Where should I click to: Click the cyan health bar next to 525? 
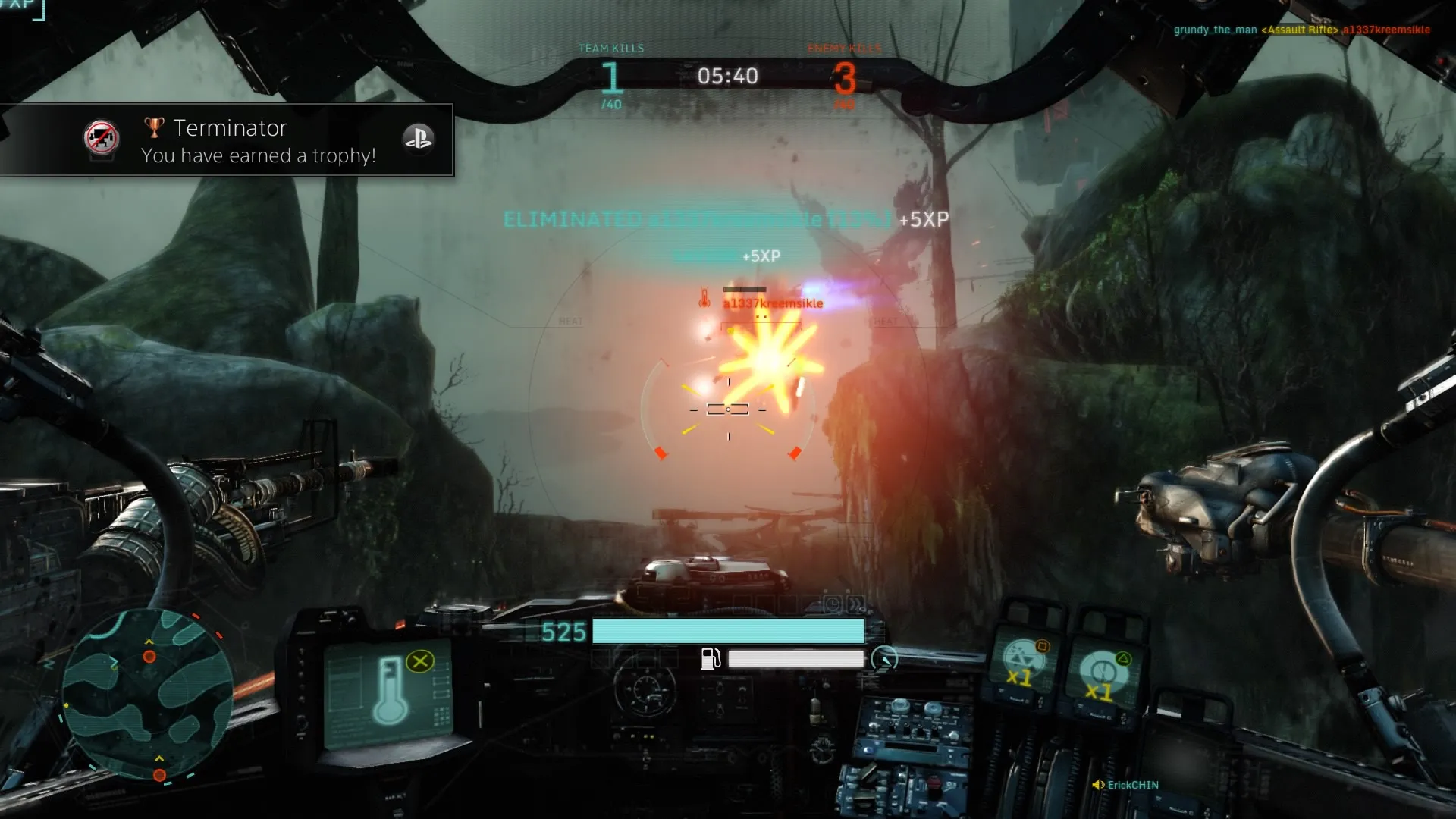click(728, 630)
